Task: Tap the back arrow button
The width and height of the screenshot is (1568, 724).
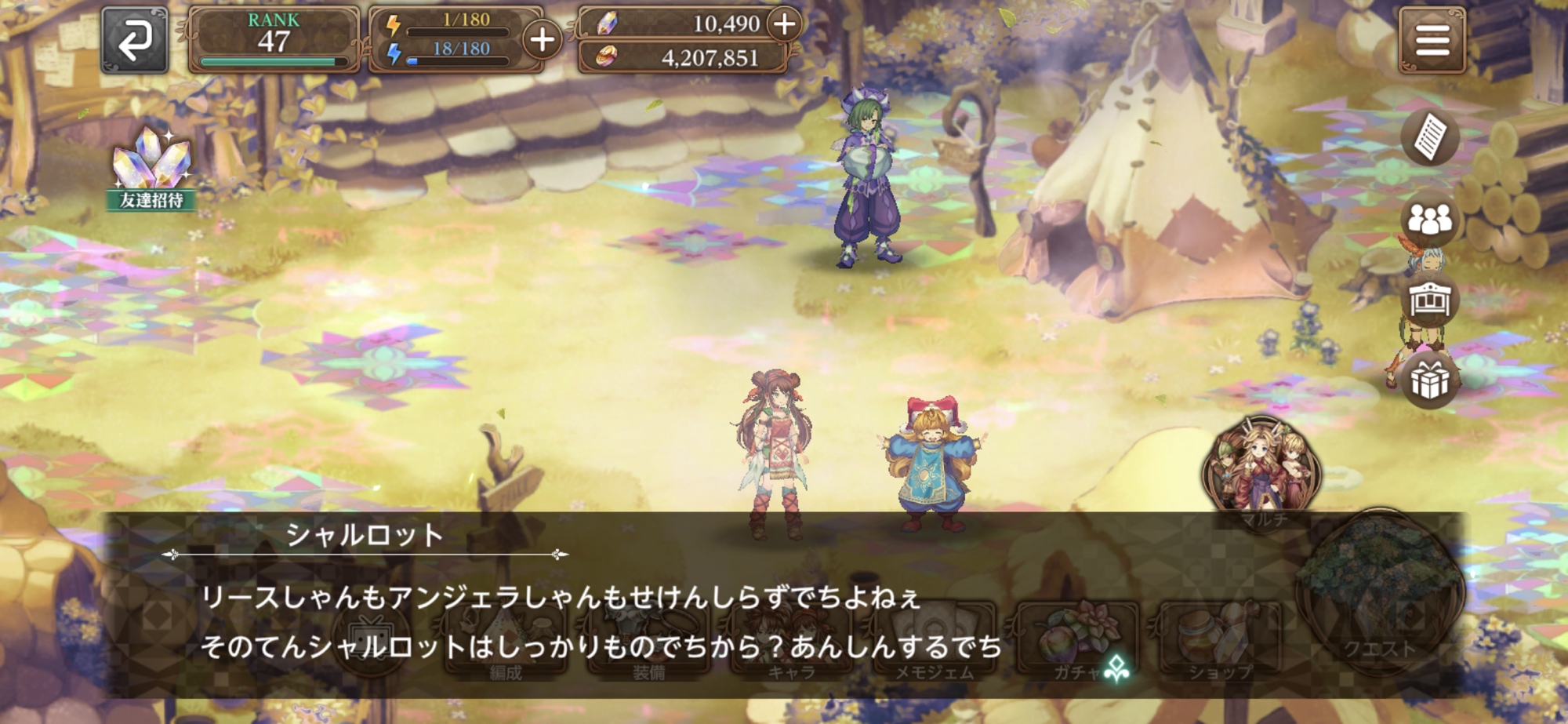Action: [x=134, y=41]
